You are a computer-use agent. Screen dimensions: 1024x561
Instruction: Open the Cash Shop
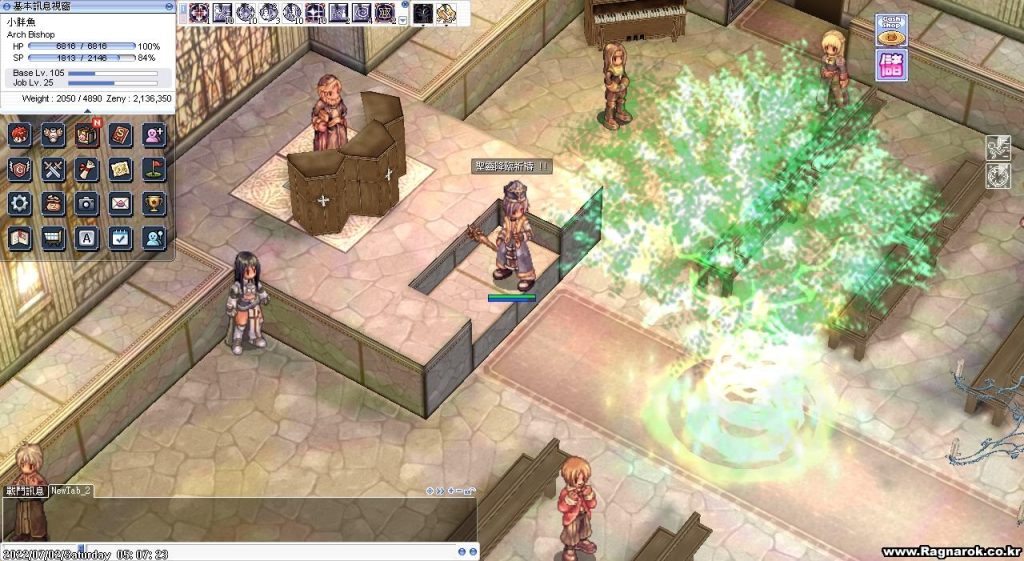click(892, 30)
